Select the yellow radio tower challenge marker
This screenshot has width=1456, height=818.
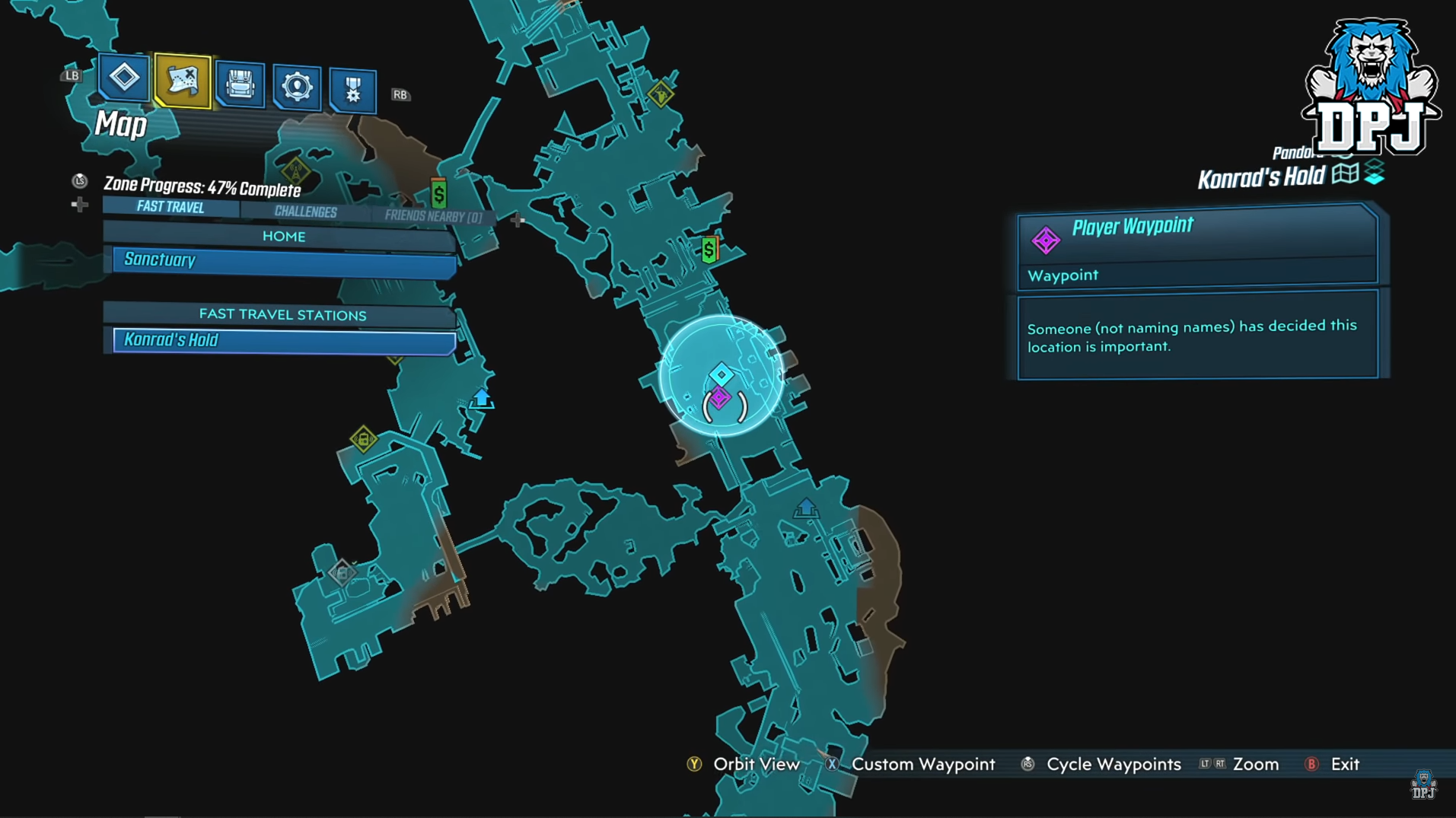click(295, 170)
